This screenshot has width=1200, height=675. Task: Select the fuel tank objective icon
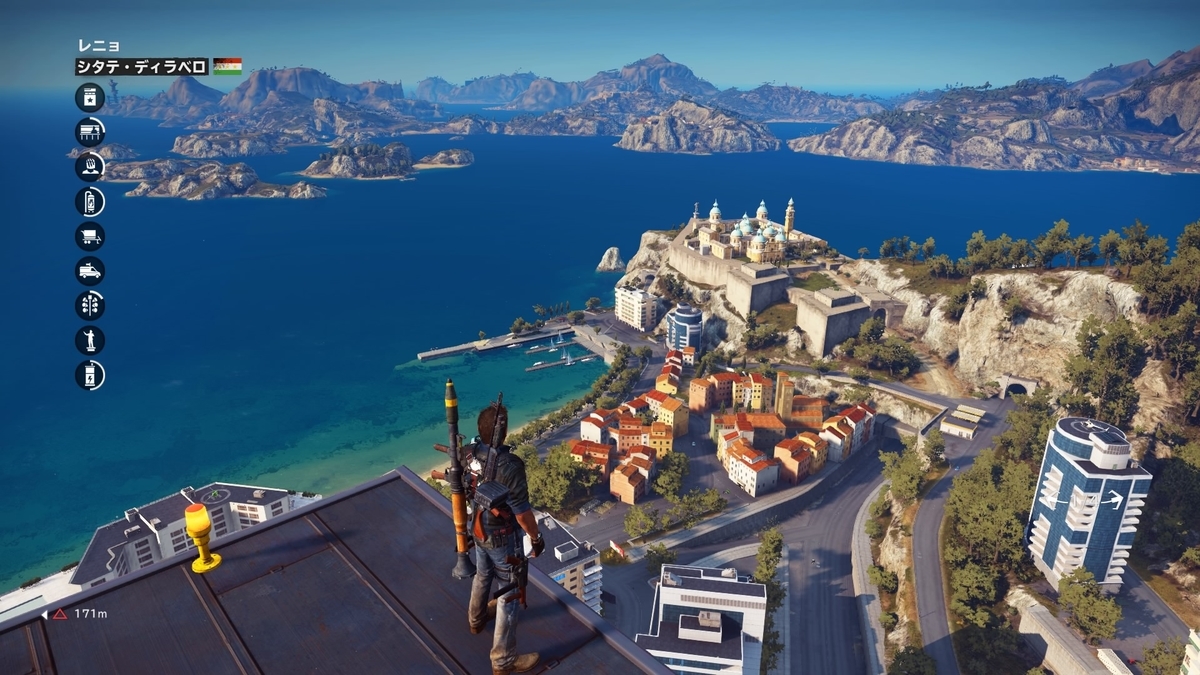point(90,201)
